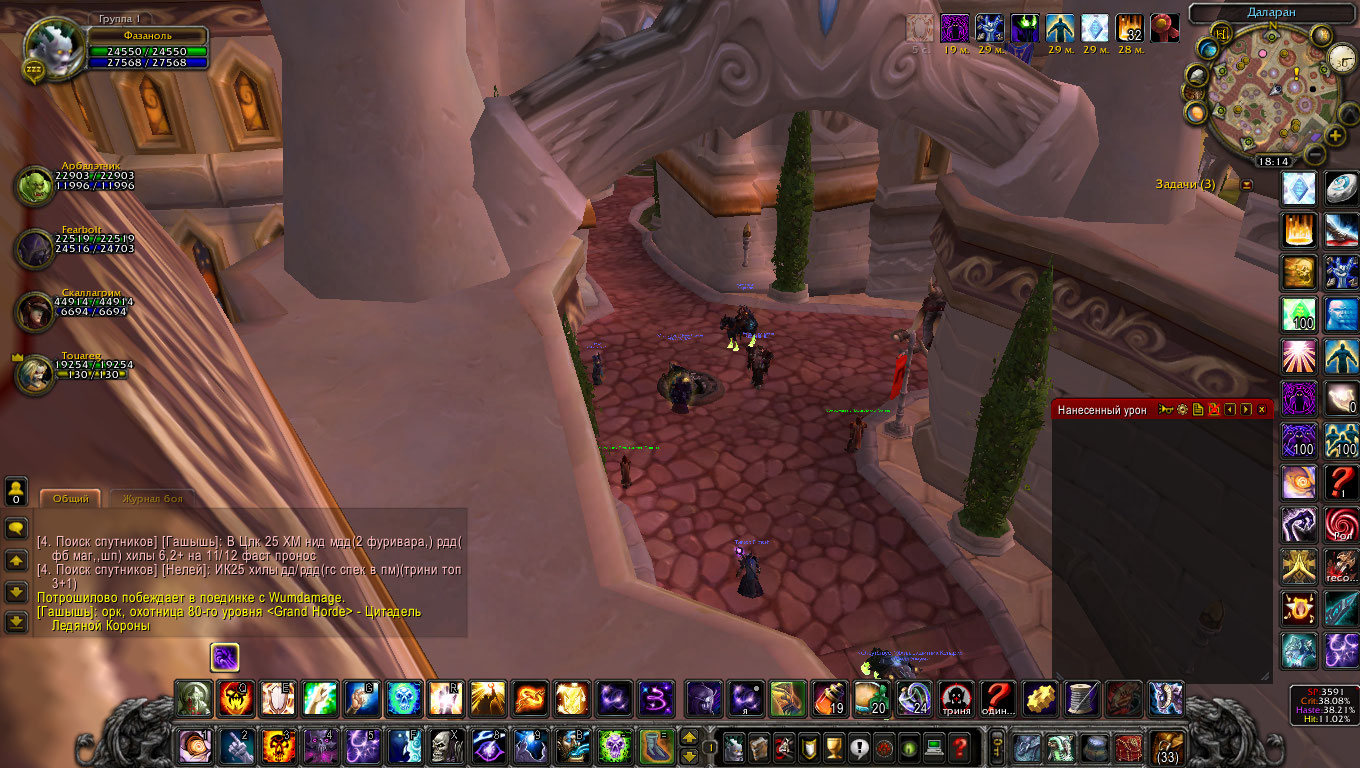Use the item with 19 charges
1360x768 pixels.
coord(828,697)
